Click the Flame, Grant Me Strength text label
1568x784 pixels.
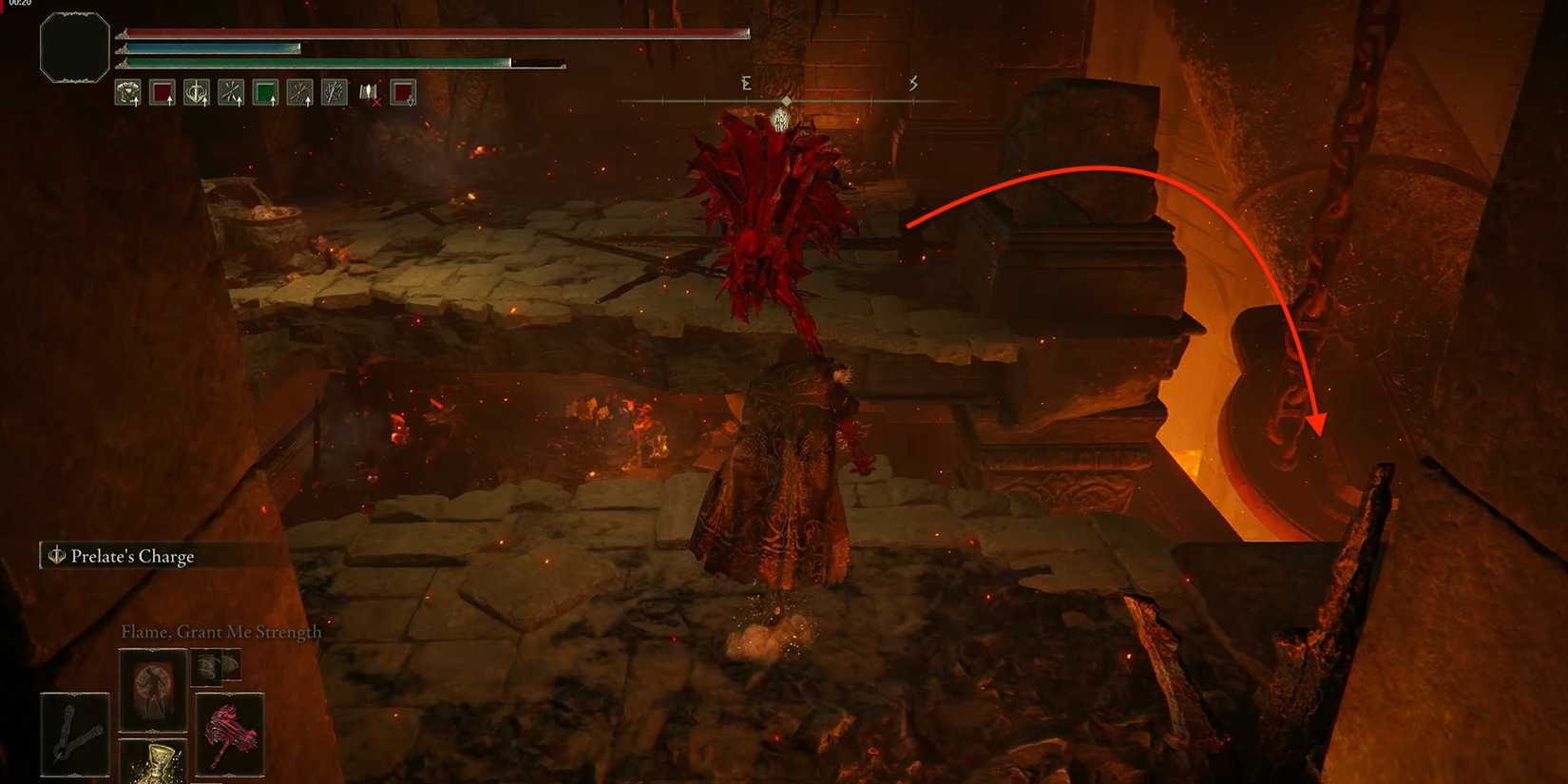(220, 631)
